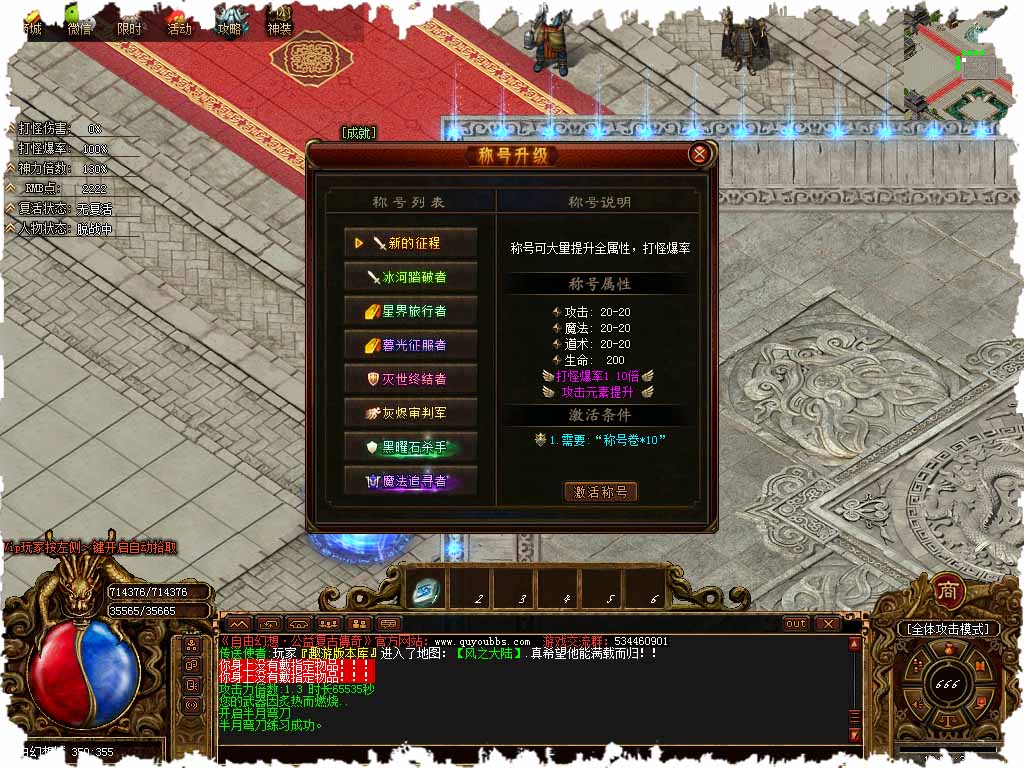Open the 限时 limited-time menu
Screen dimensions: 1024x768
pos(130,20)
